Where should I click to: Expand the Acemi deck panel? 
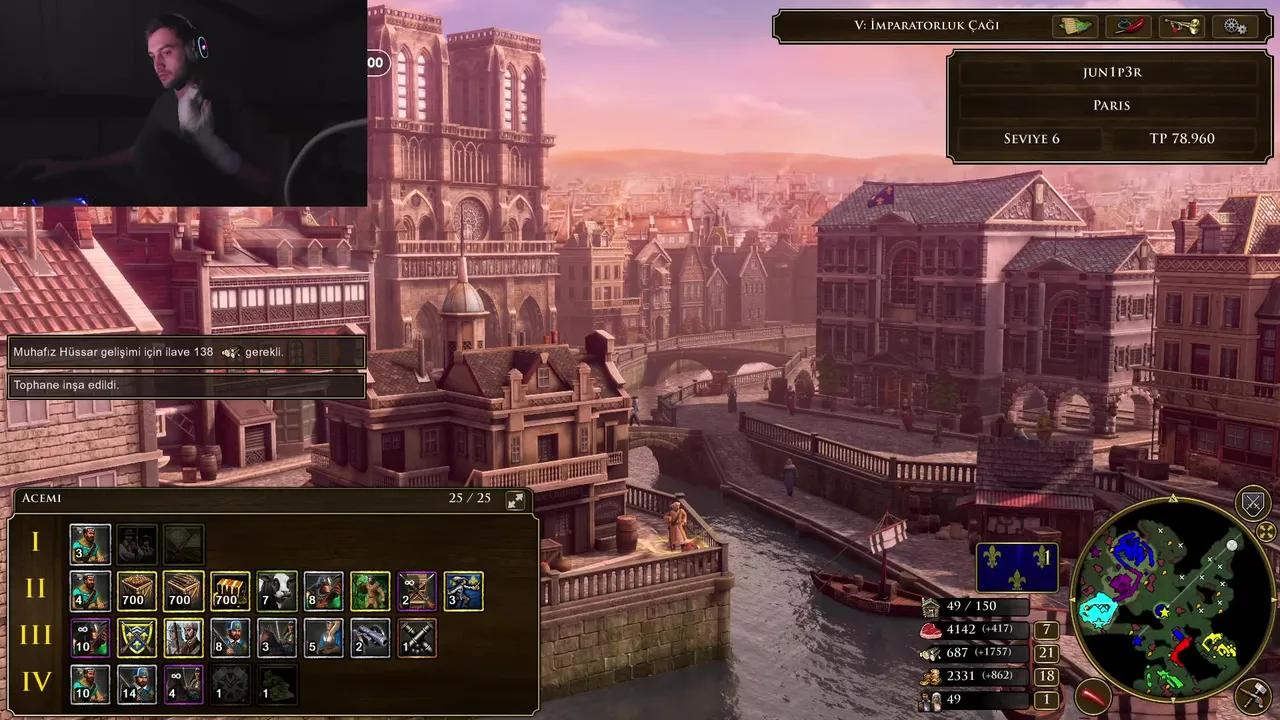coord(516,500)
